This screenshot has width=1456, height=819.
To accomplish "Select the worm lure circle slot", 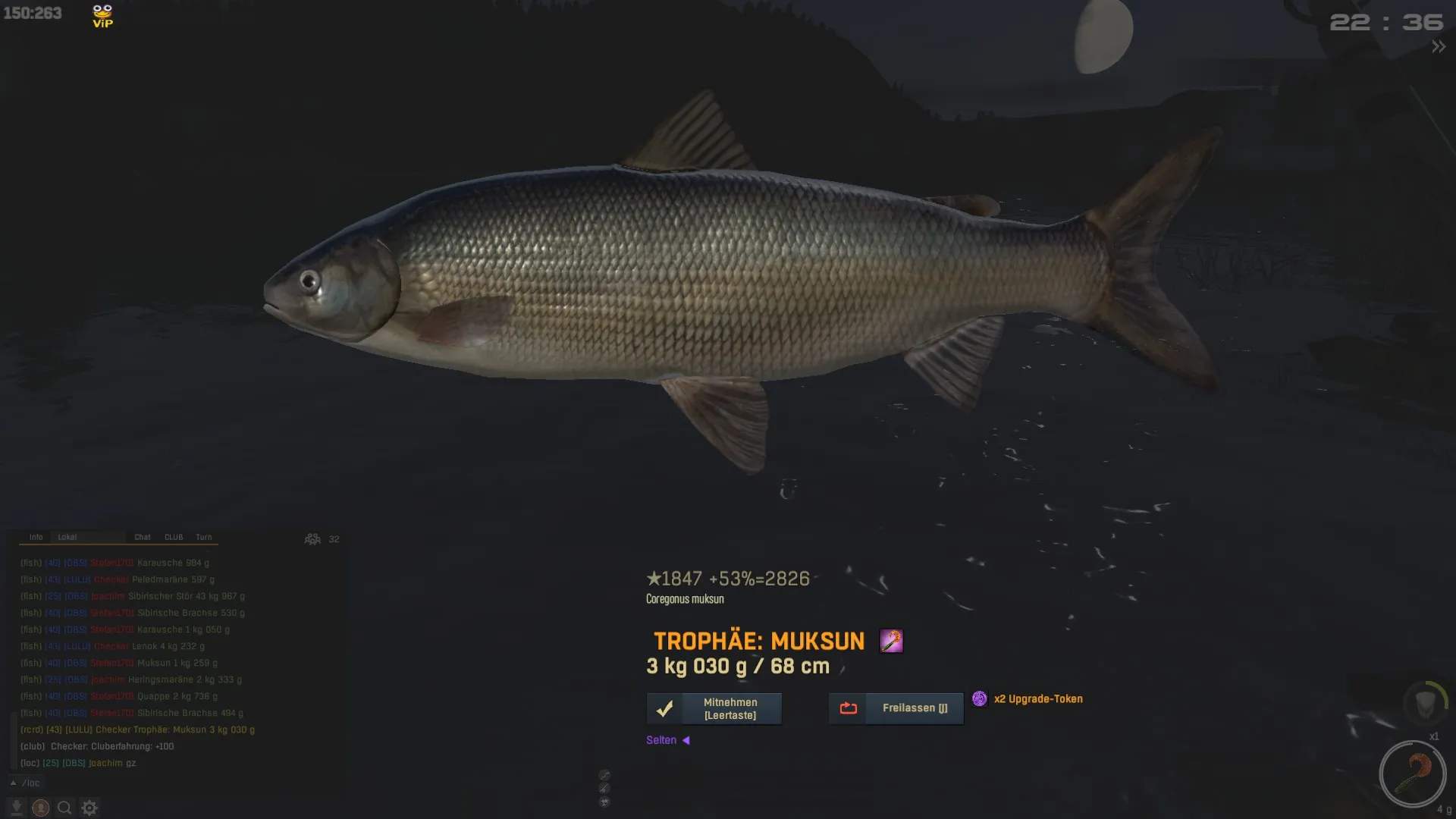I will pos(1412,774).
